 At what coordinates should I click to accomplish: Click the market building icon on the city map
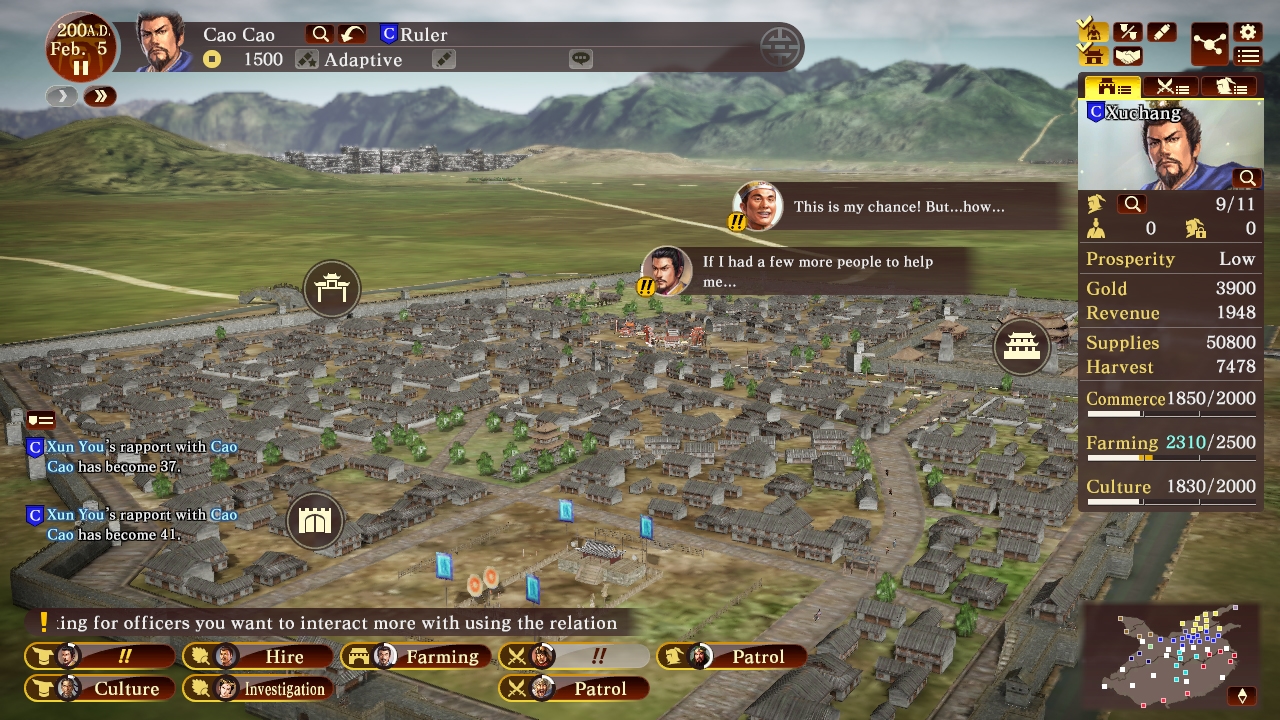1022,347
